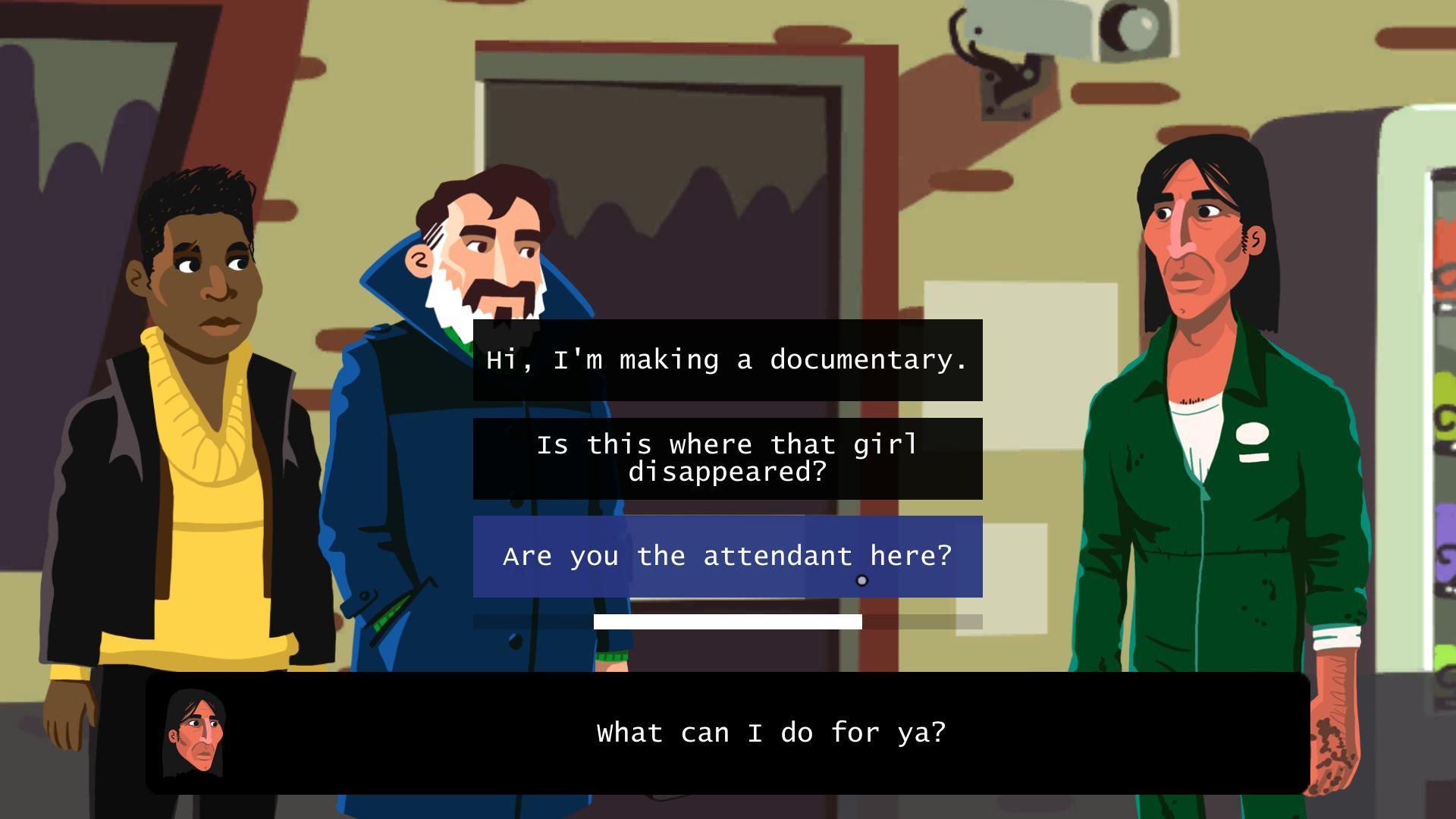Screen dimensions: 1456x819
Task: Click 'What can I do for ya?' text
Action: point(771,733)
